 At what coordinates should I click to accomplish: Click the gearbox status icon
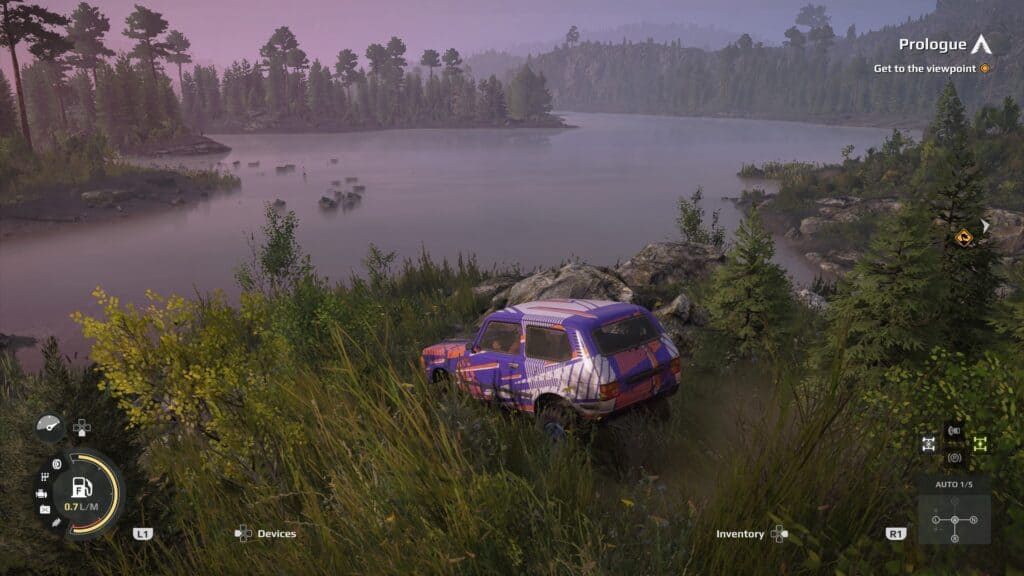[x=46, y=477]
